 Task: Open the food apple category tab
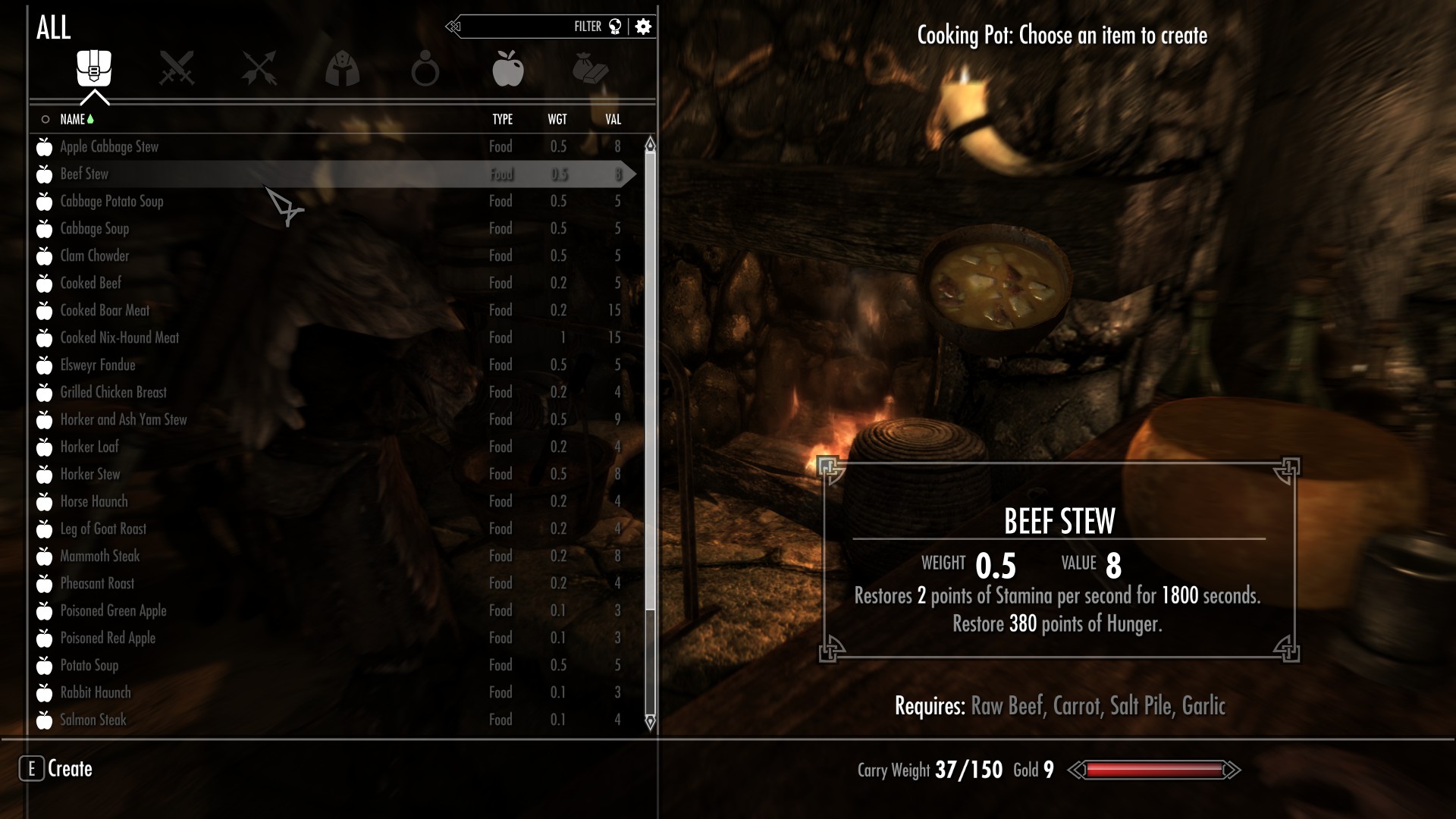click(x=507, y=69)
